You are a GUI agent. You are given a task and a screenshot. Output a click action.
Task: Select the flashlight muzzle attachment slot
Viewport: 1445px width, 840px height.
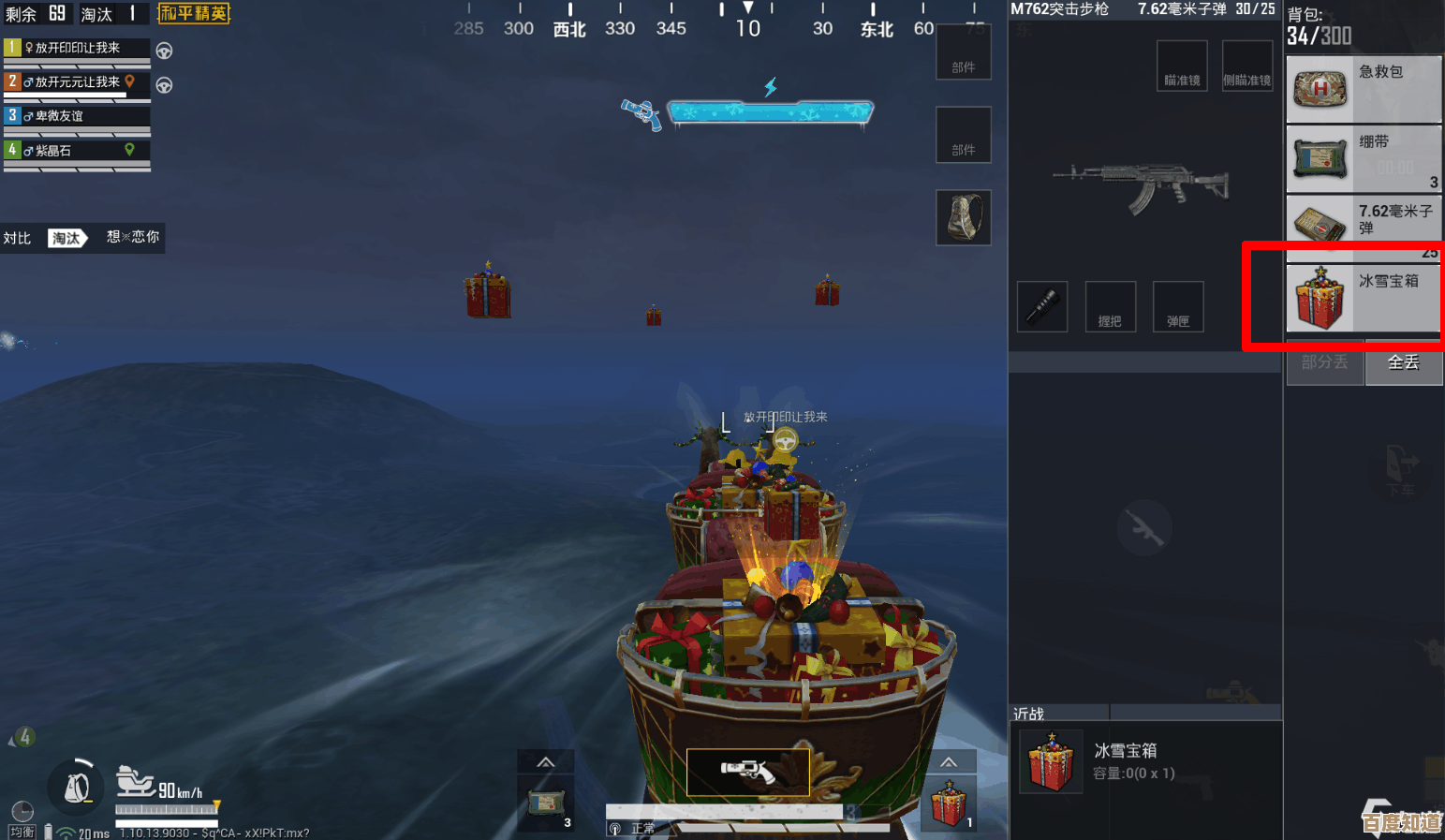[1042, 306]
